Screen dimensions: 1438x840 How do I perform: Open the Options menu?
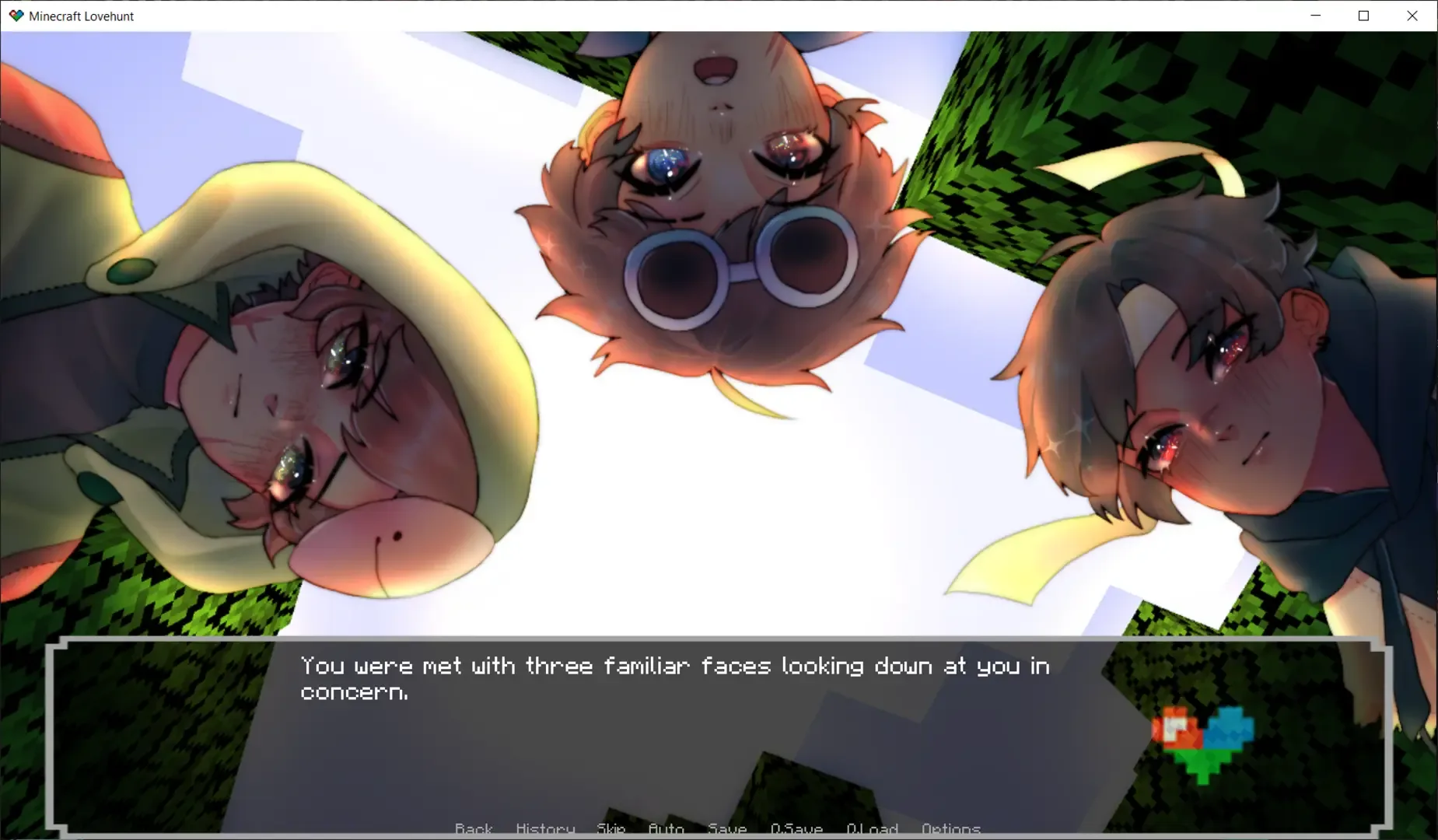[x=951, y=829]
